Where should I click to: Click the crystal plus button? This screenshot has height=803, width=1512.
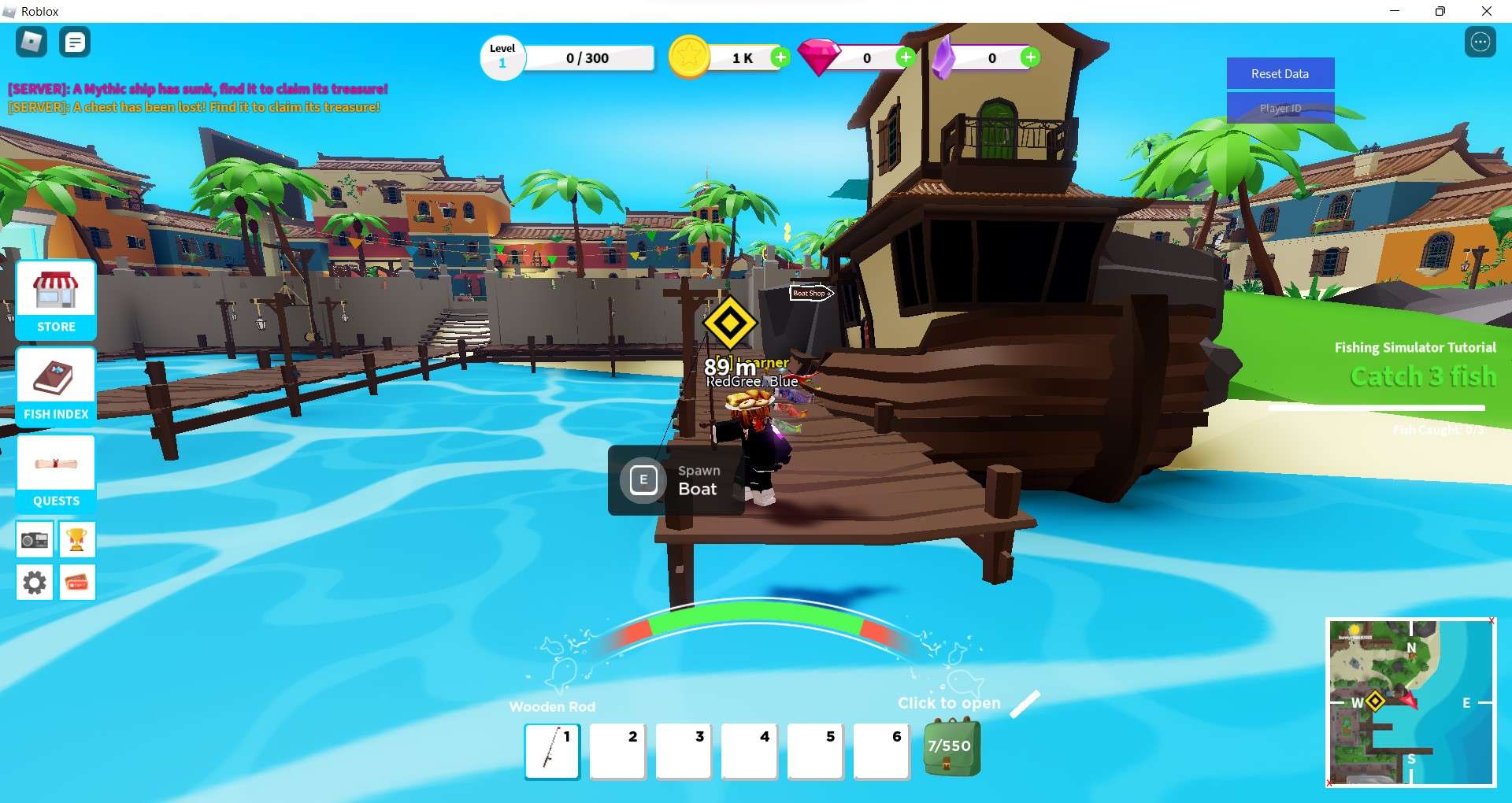pyautogui.click(x=1030, y=57)
